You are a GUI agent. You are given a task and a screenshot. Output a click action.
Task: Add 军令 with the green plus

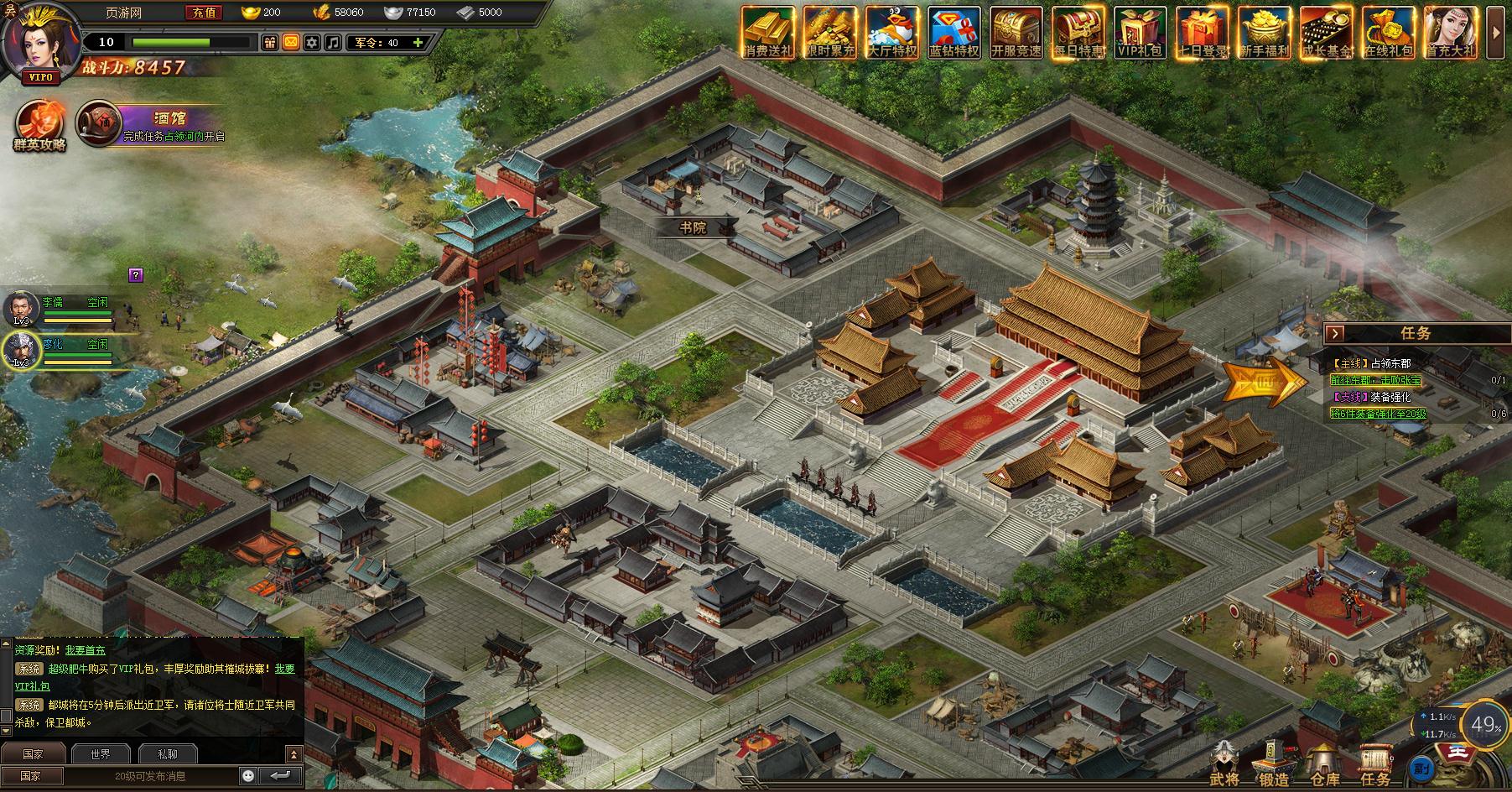coord(418,42)
